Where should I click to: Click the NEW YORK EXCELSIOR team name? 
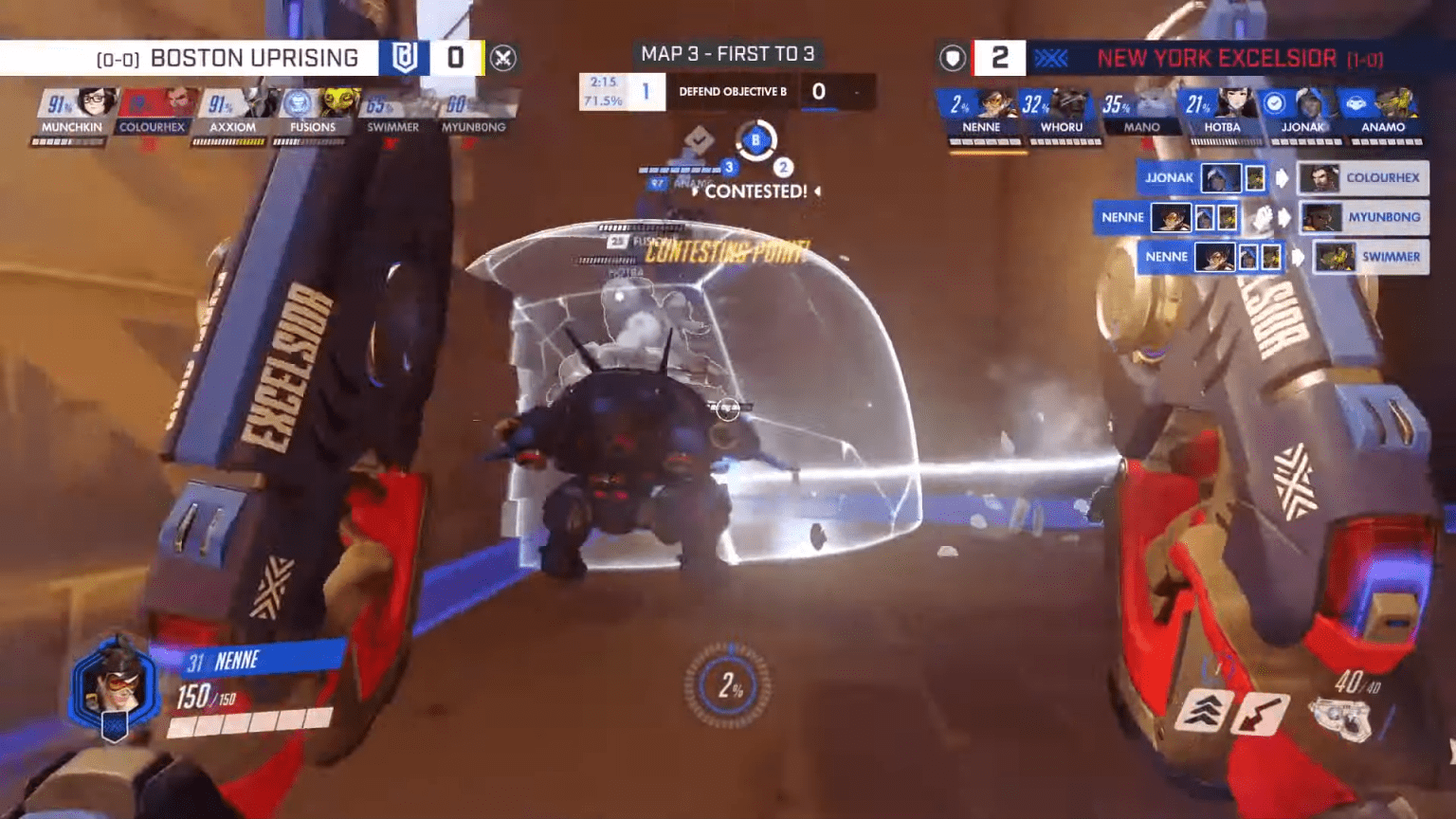tap(1216, 58)
